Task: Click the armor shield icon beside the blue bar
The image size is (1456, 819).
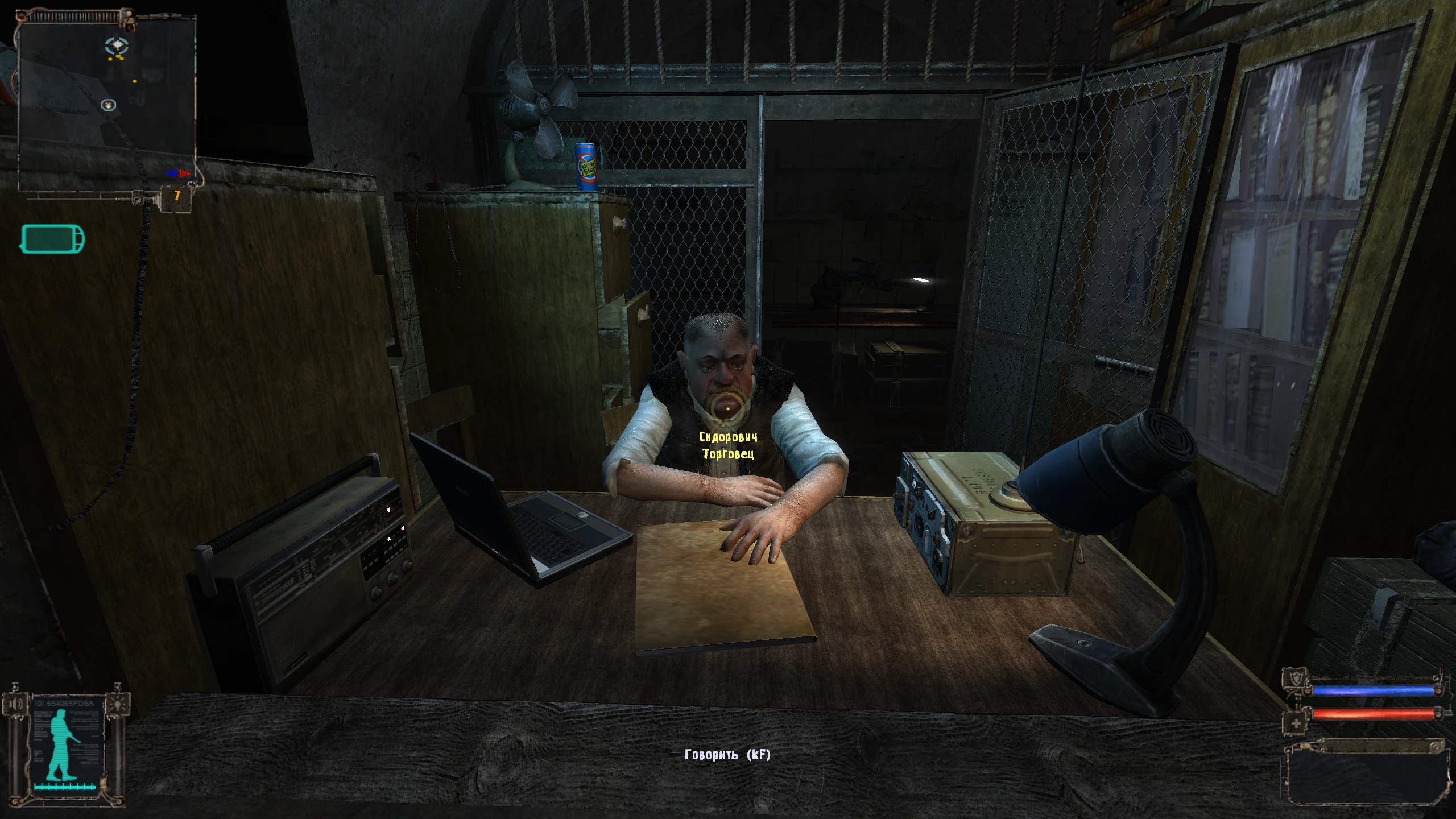Action: click(x=1297, y=678)
